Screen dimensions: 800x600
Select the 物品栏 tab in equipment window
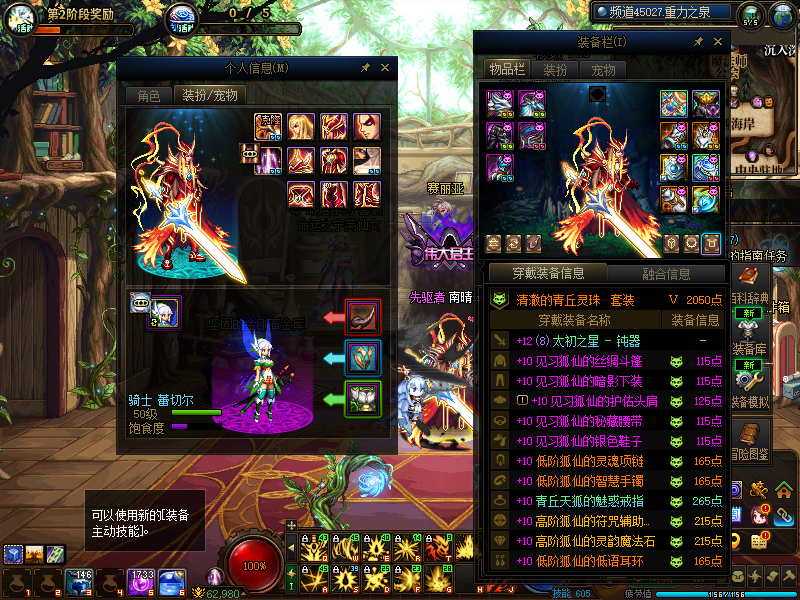pyautogui.click(x=506, y=69)
